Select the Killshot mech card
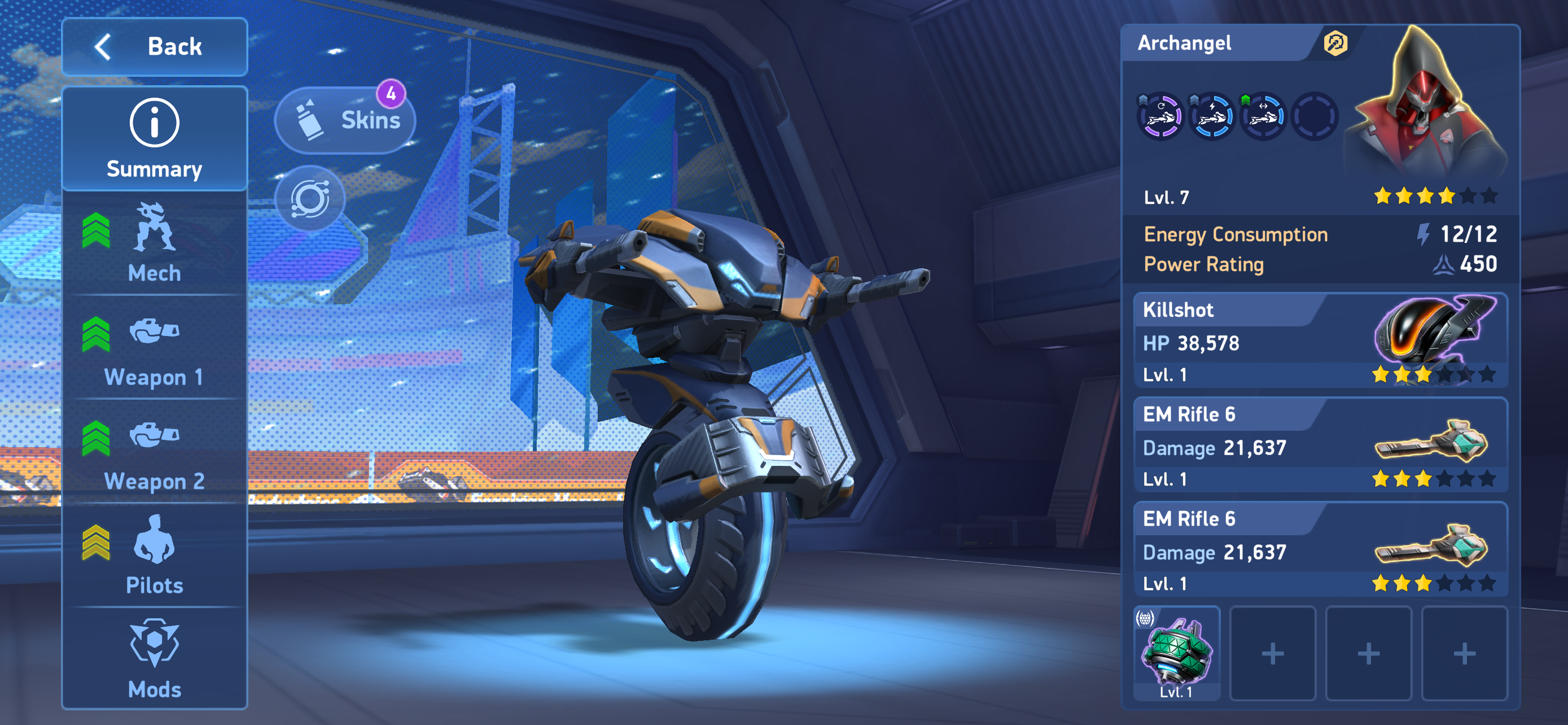 (x=1320, y=341)
